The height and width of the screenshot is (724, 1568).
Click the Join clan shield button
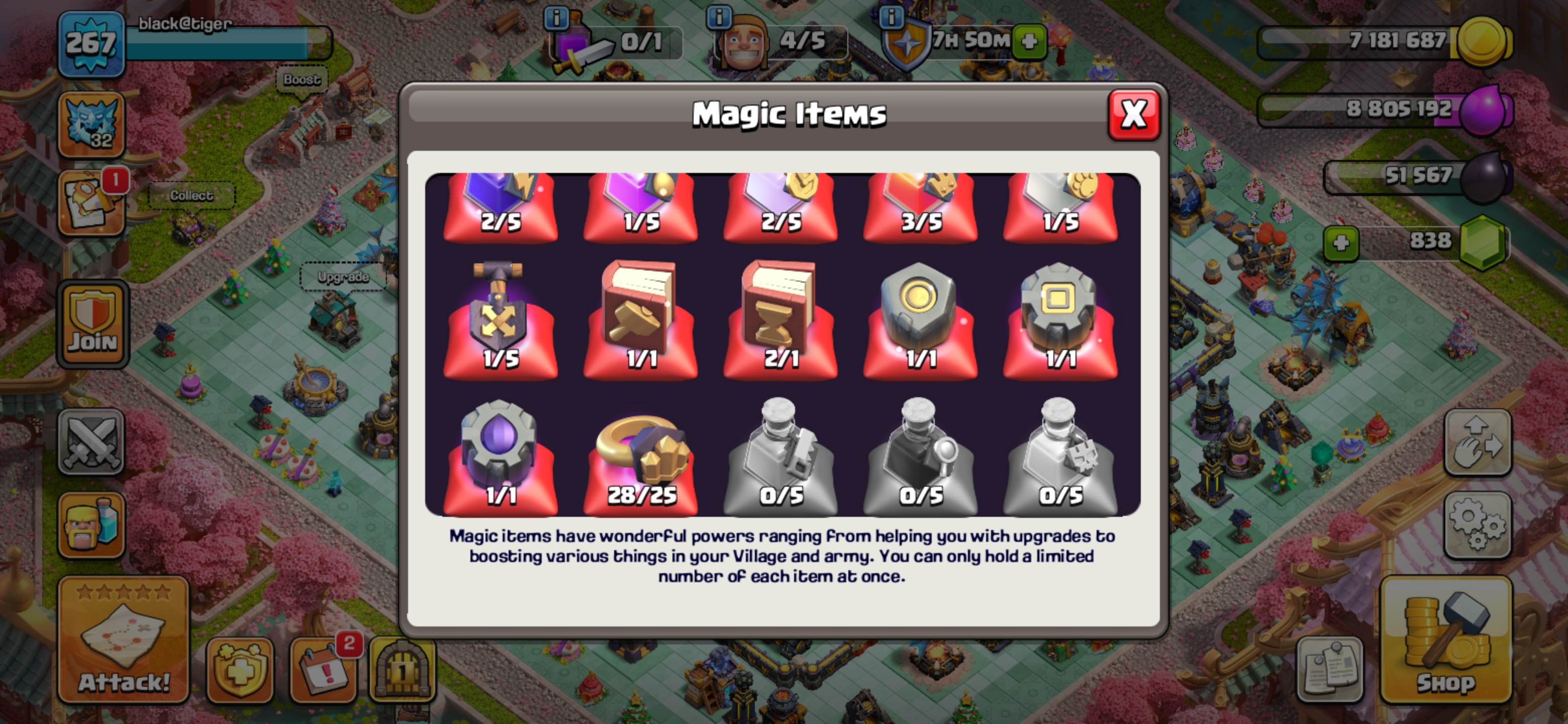(x=92, y=325)
